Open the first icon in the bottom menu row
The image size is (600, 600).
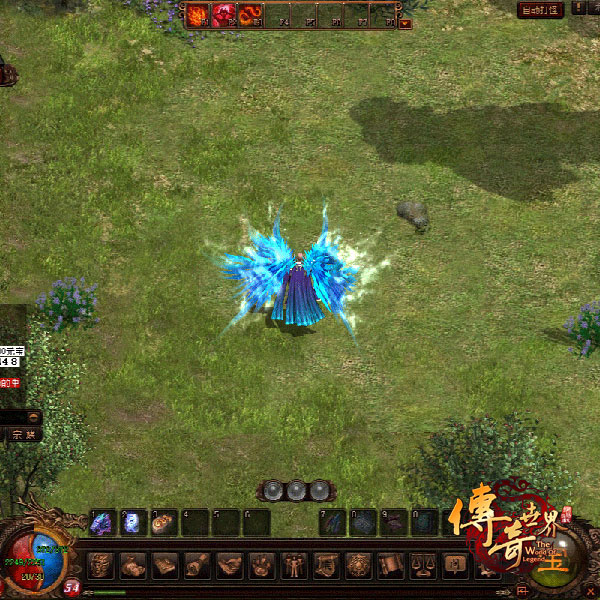[101, 566]
